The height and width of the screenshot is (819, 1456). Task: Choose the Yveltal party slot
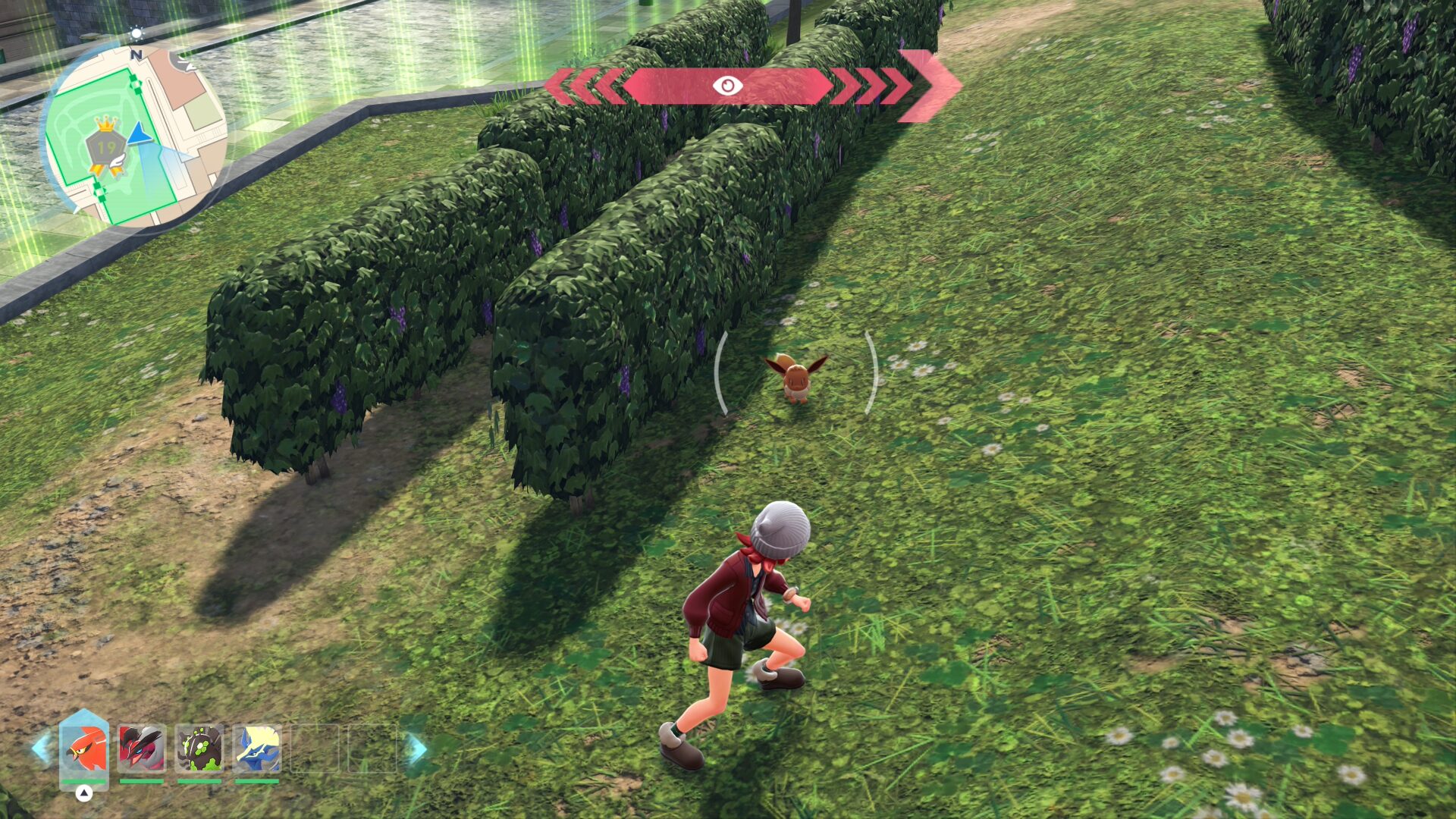point(142,748)
